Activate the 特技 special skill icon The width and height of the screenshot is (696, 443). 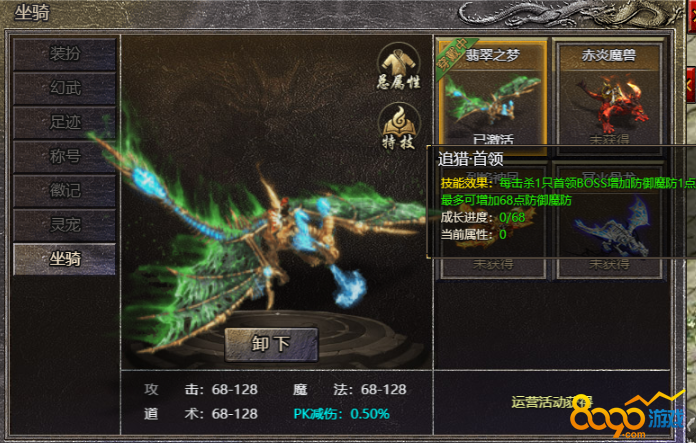[397, 128]
